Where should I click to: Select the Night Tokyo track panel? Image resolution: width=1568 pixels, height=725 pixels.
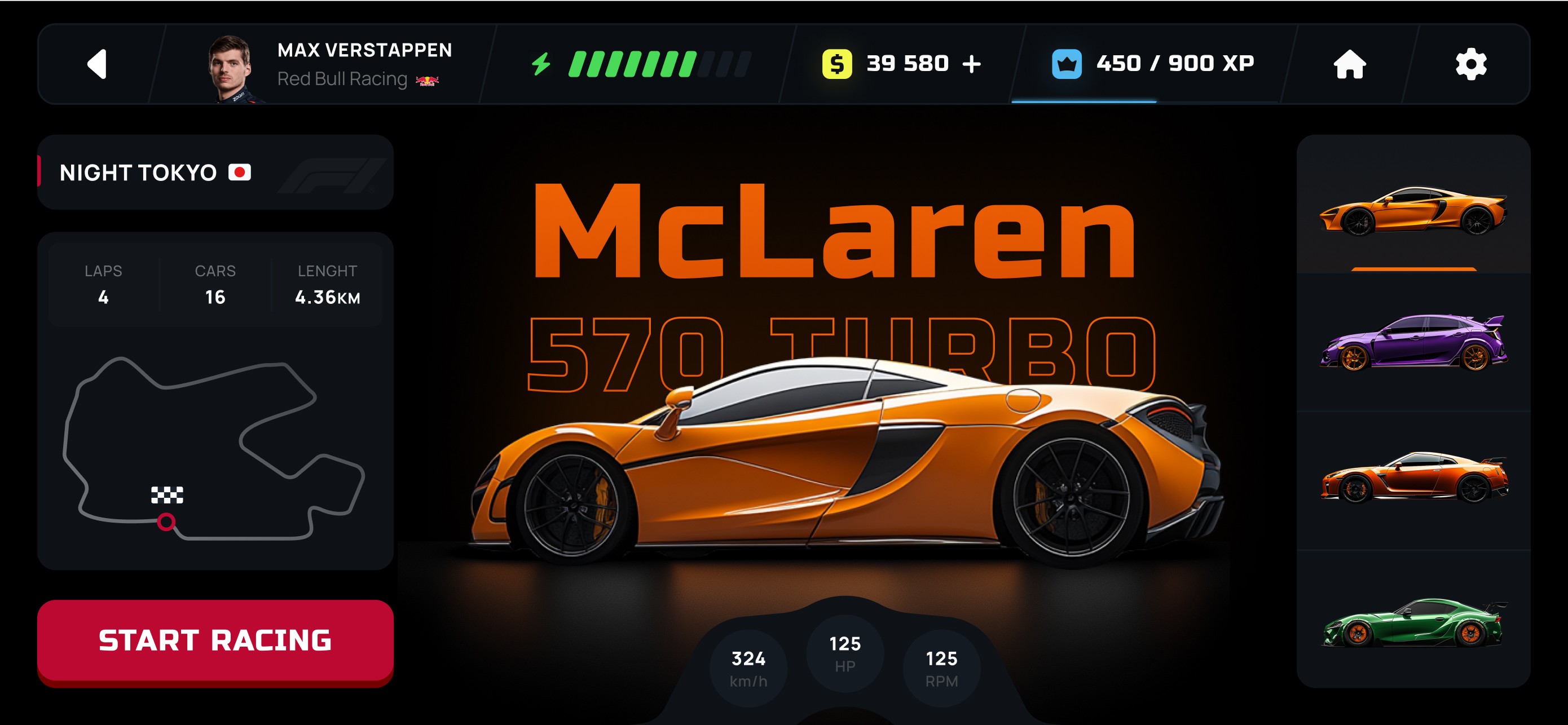click(215, 173)
